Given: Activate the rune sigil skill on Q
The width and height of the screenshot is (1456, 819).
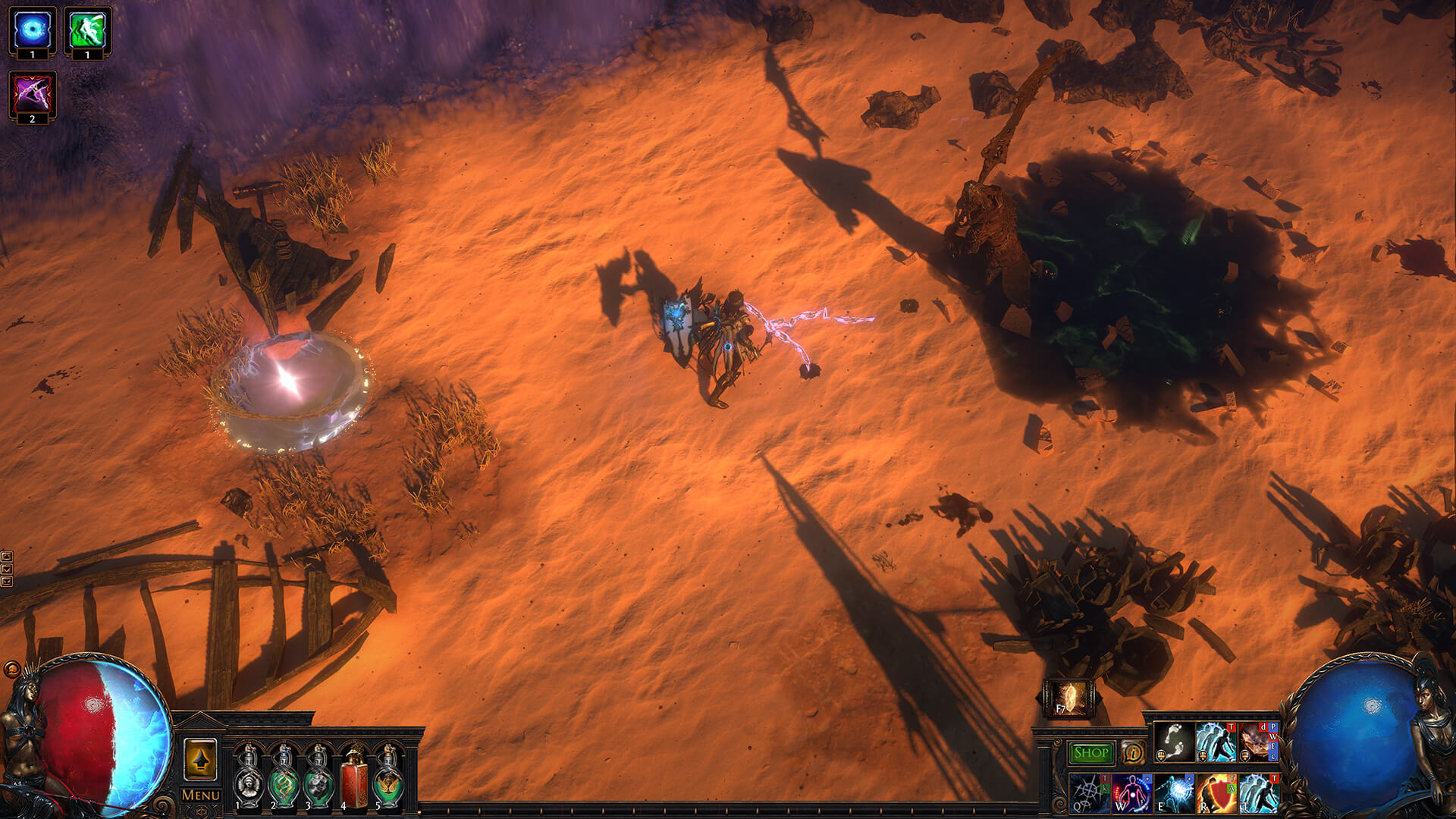Looking at the screenshot, I should click(x=1090, y=793).
